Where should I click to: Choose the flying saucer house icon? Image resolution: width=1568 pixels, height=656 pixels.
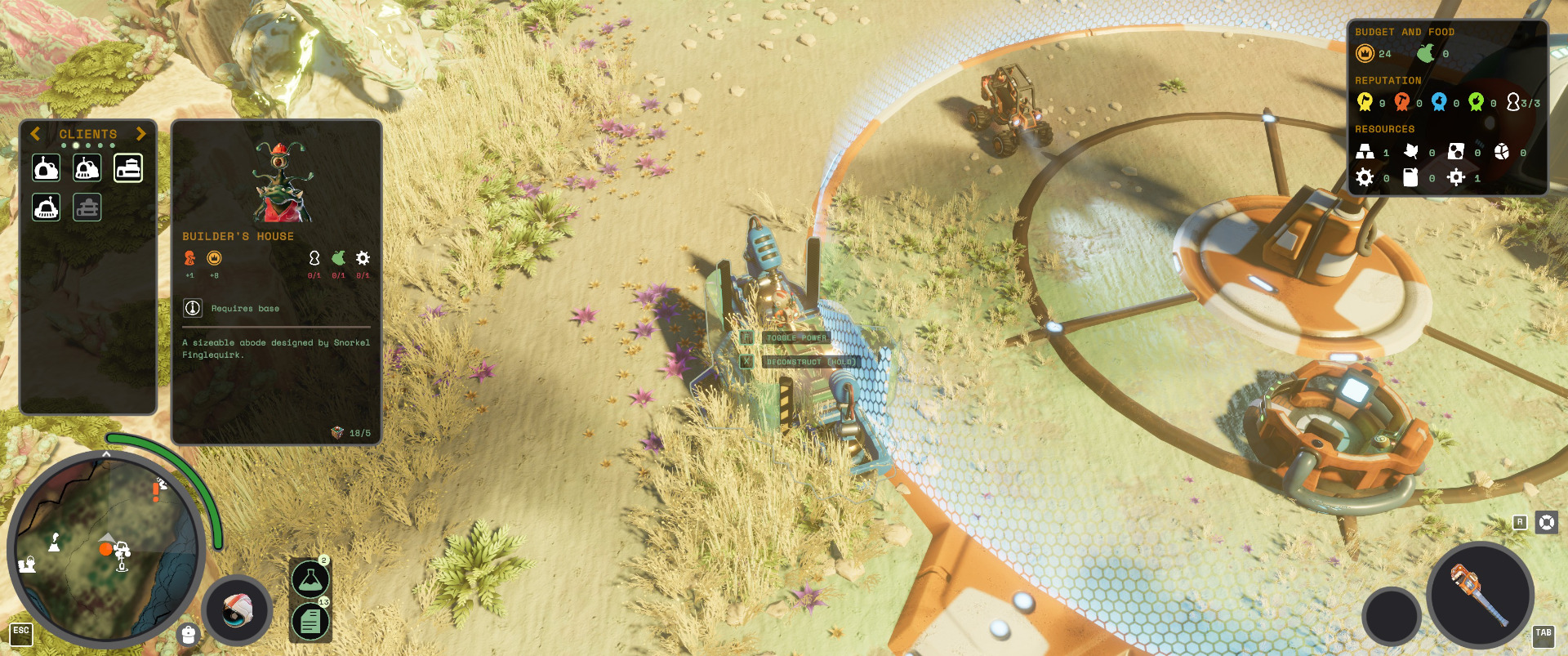[x=47, y=208]
